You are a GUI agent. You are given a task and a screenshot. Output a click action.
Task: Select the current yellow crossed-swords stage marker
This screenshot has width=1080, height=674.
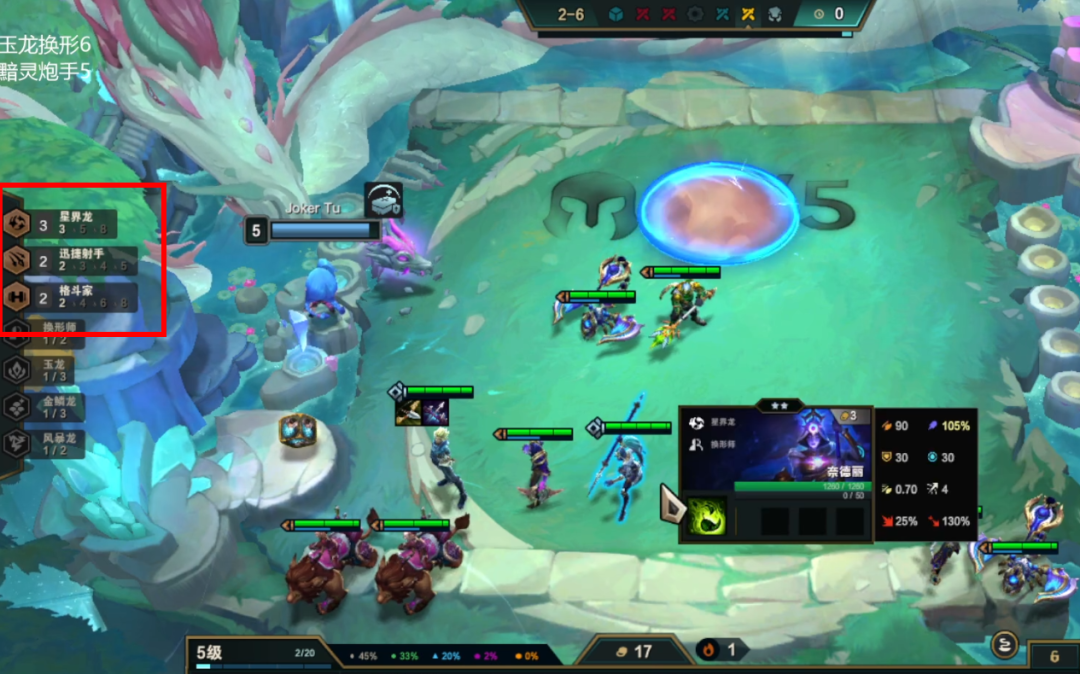(x=747, y=14)
